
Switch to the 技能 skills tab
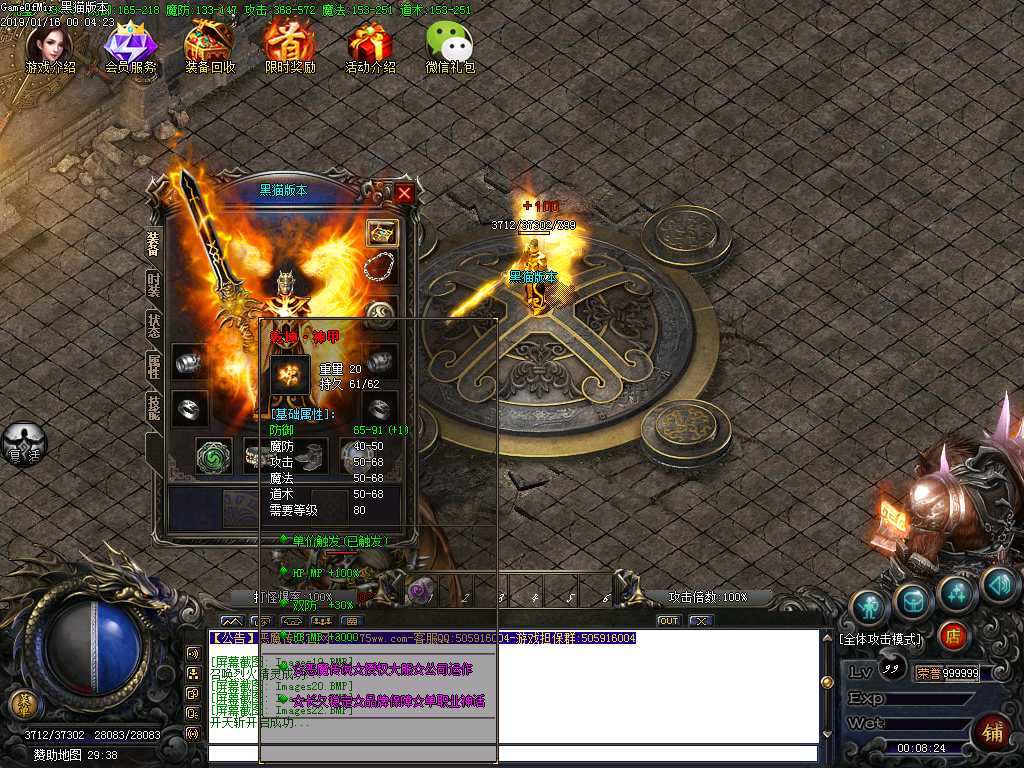point(154,406)
